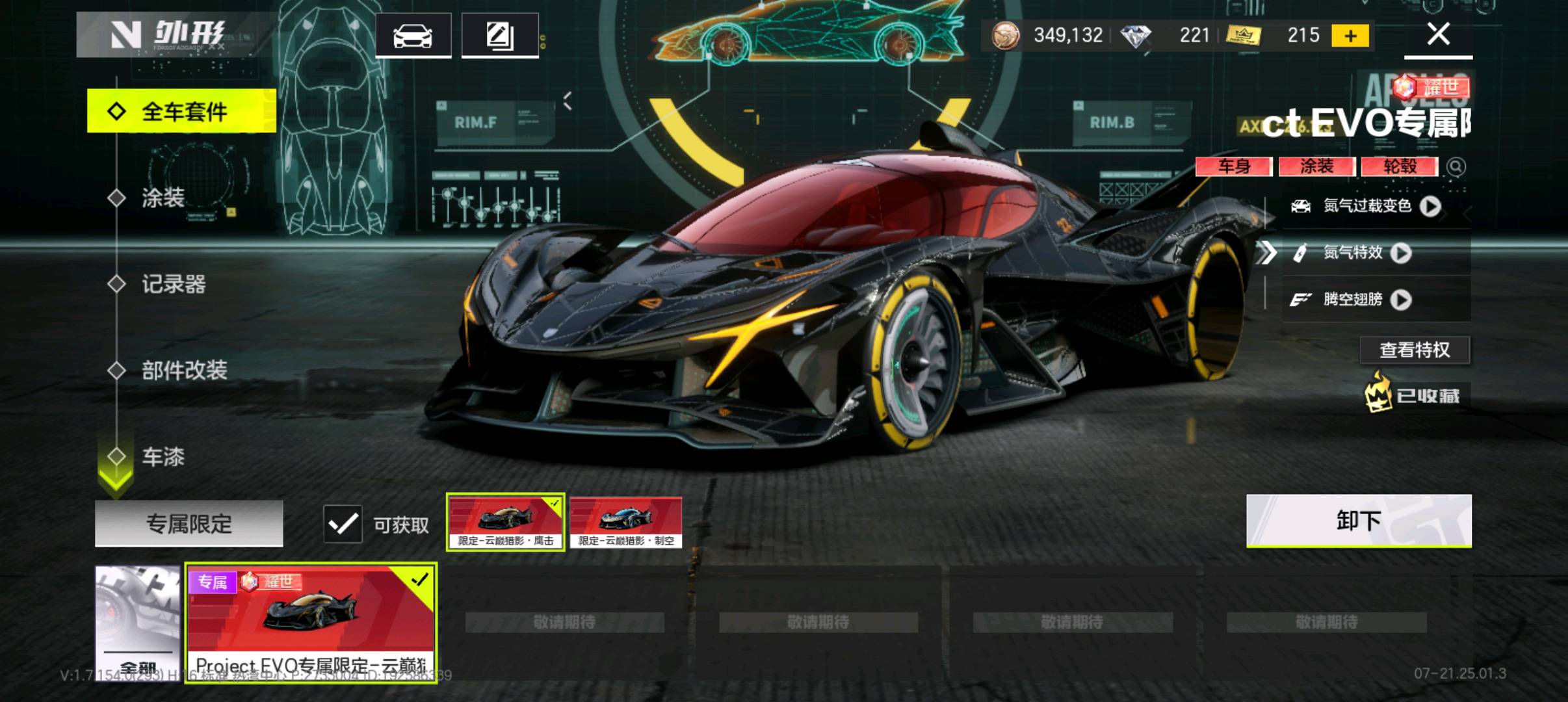Image resolution: width=1568 pixels, height=702 pixels.
Task: Open the 涂装 category
Action: (x=163, y=198)
